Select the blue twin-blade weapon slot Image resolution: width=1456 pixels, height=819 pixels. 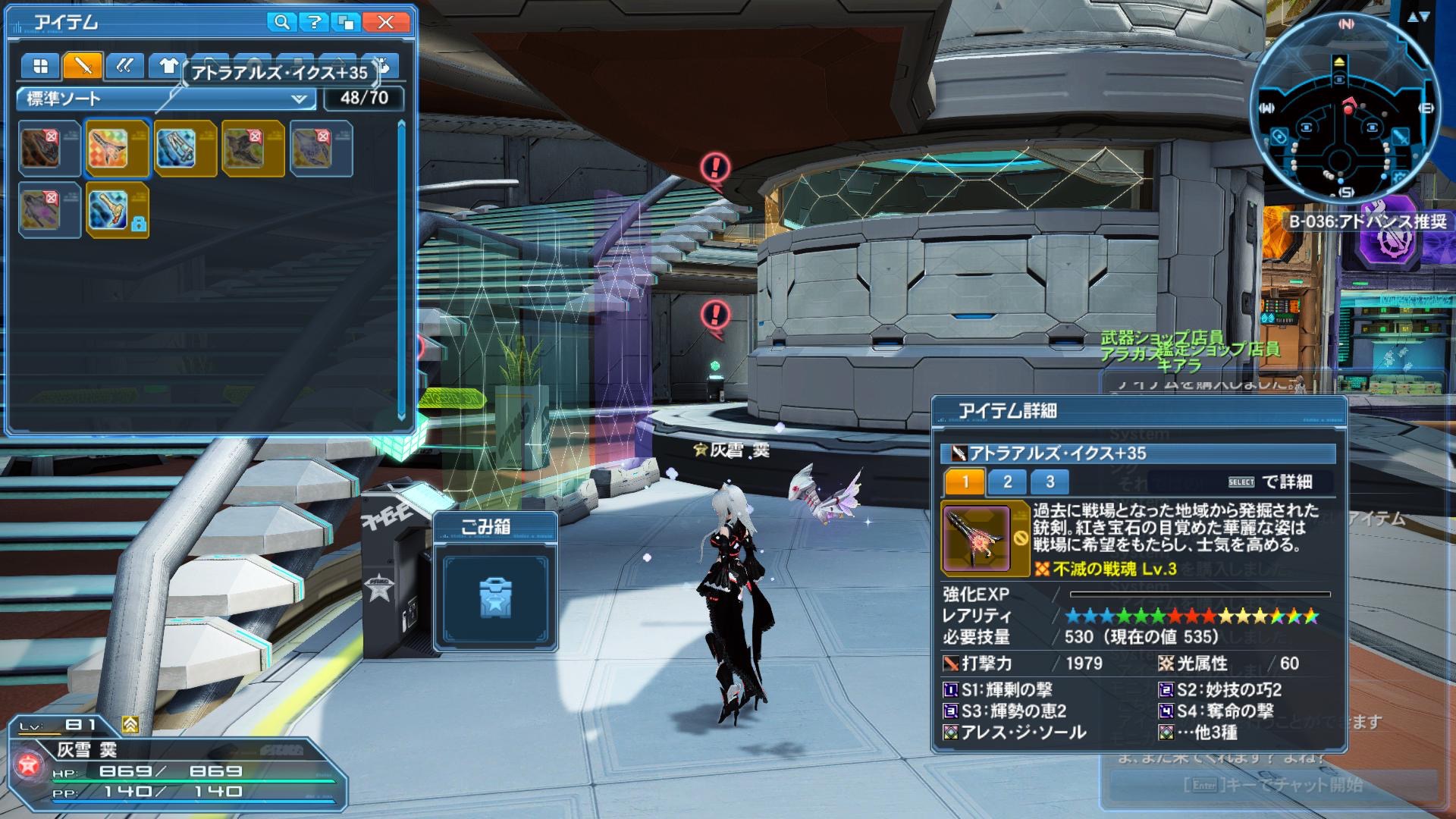pyautogui.click(x=185, y=148)
